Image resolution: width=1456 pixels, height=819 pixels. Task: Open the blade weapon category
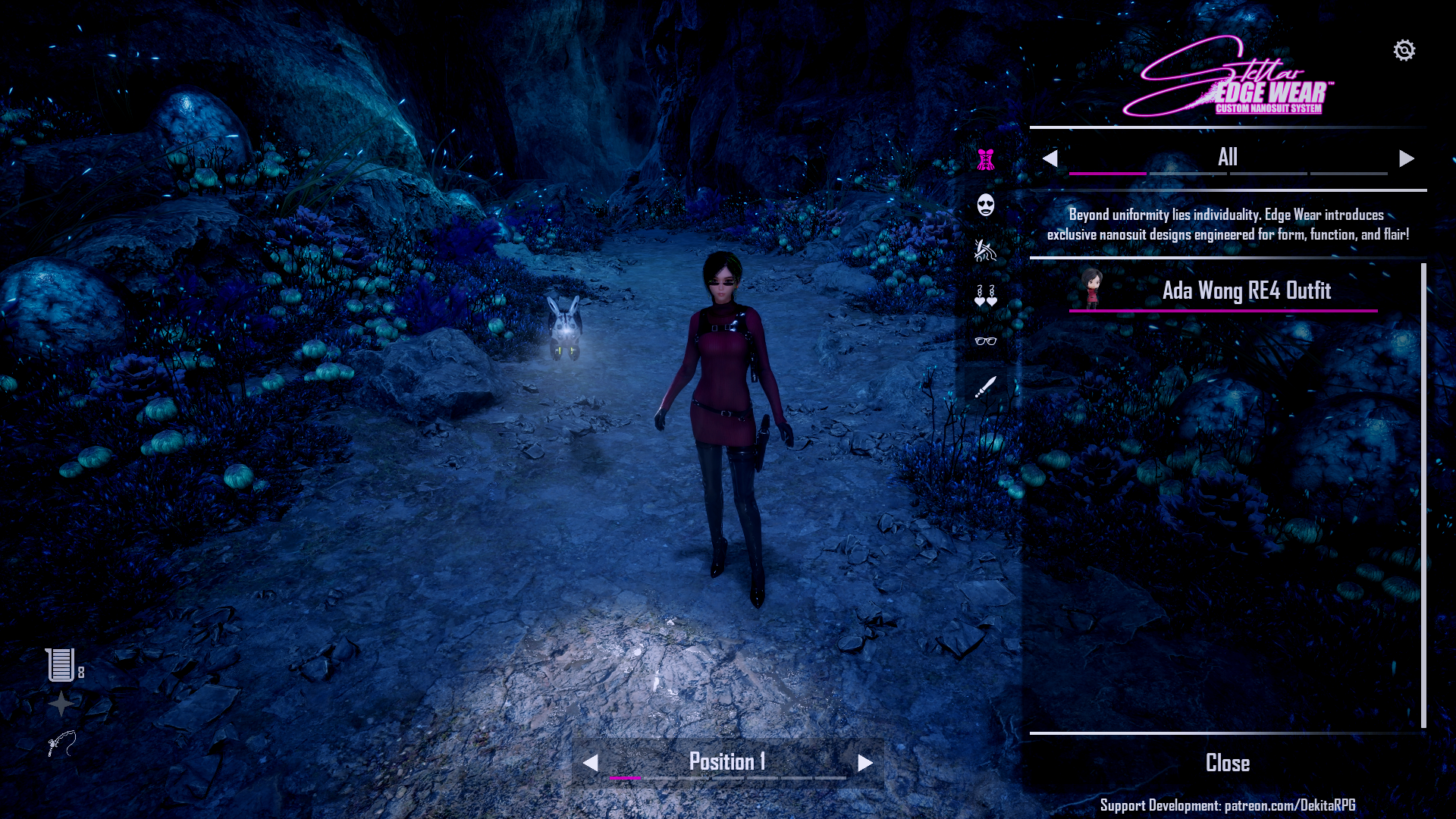[x=985, y=387]
